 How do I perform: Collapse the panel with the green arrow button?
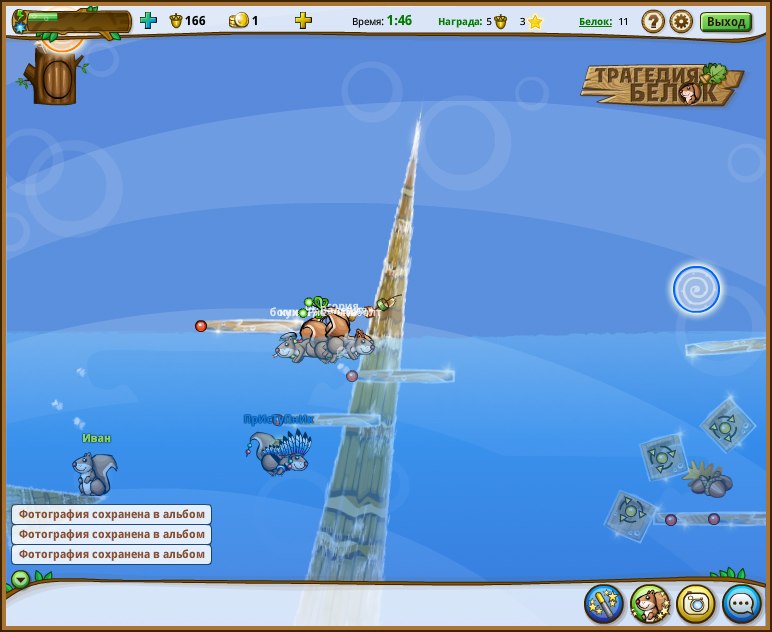(21, 579)
